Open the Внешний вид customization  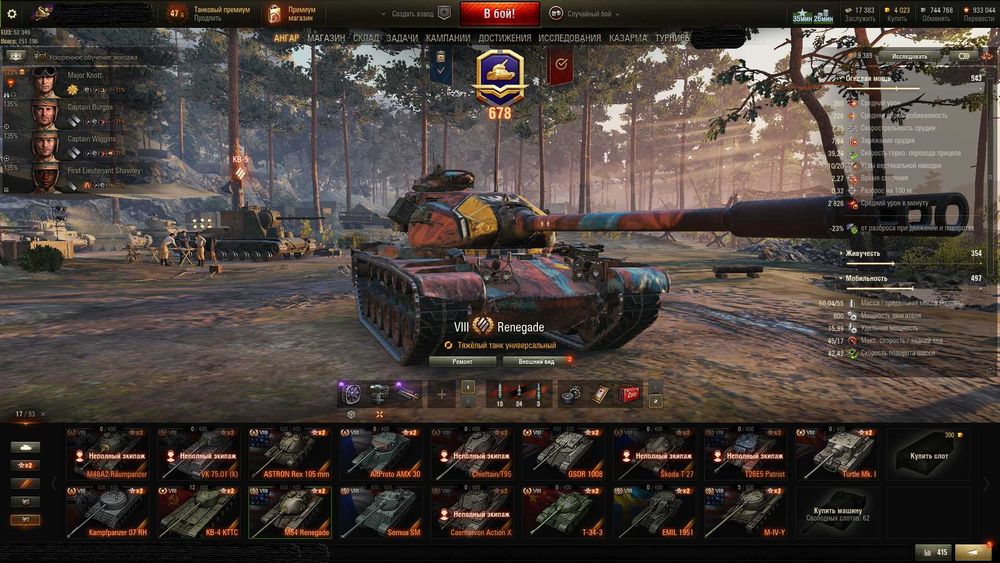(x=537, y=361)
